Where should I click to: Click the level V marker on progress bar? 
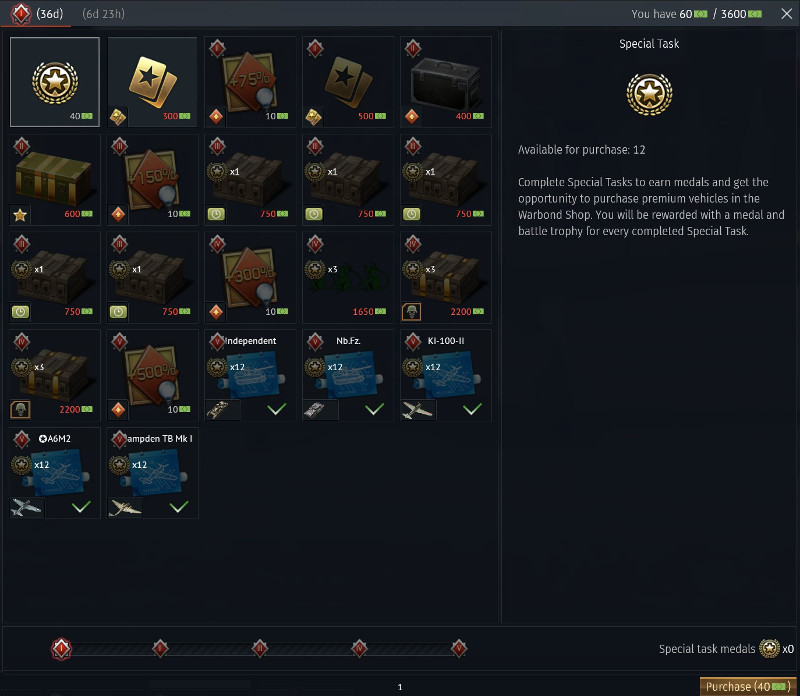click(459, 648)
